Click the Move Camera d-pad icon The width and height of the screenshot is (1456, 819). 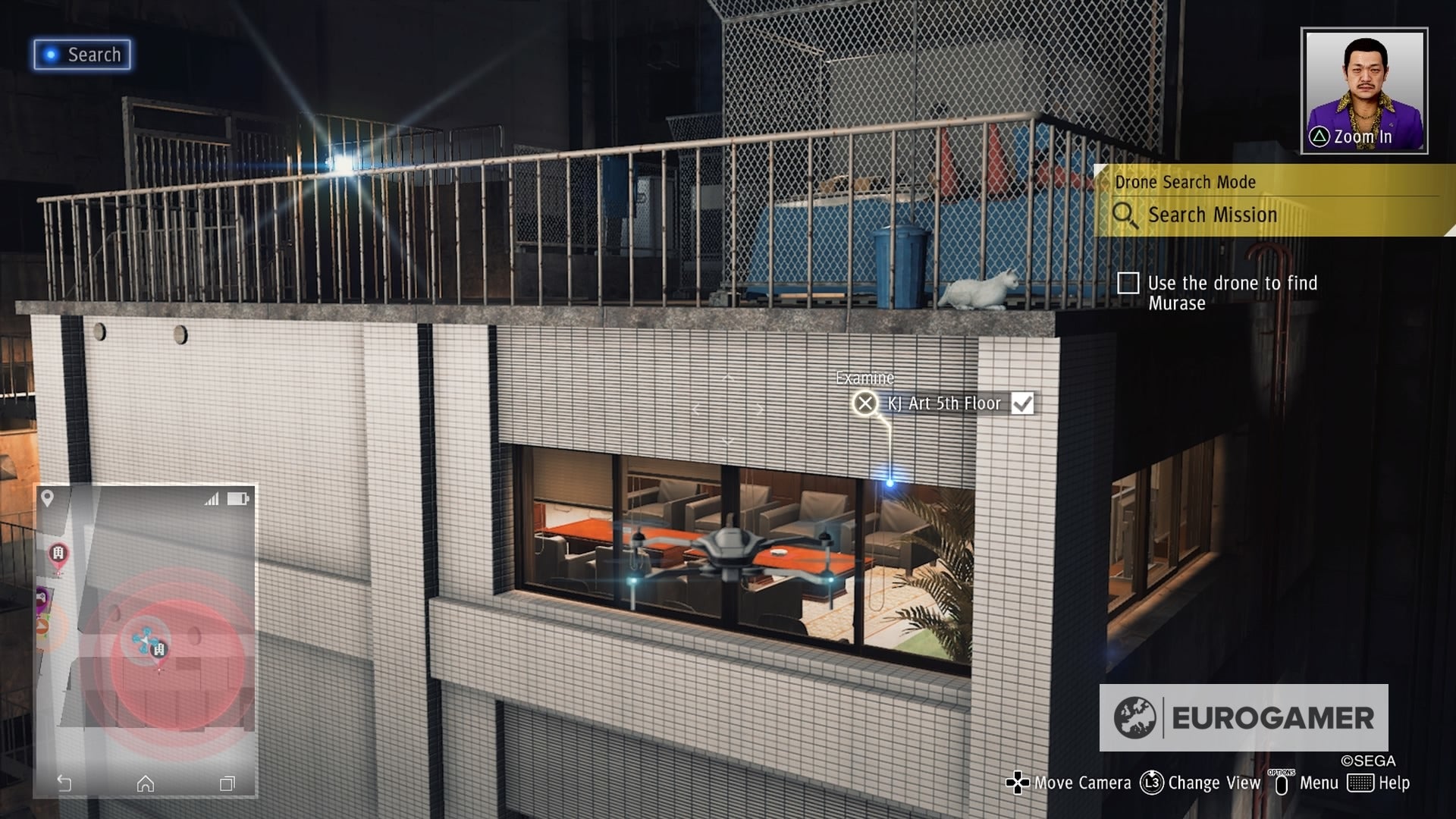[1017, 782]
